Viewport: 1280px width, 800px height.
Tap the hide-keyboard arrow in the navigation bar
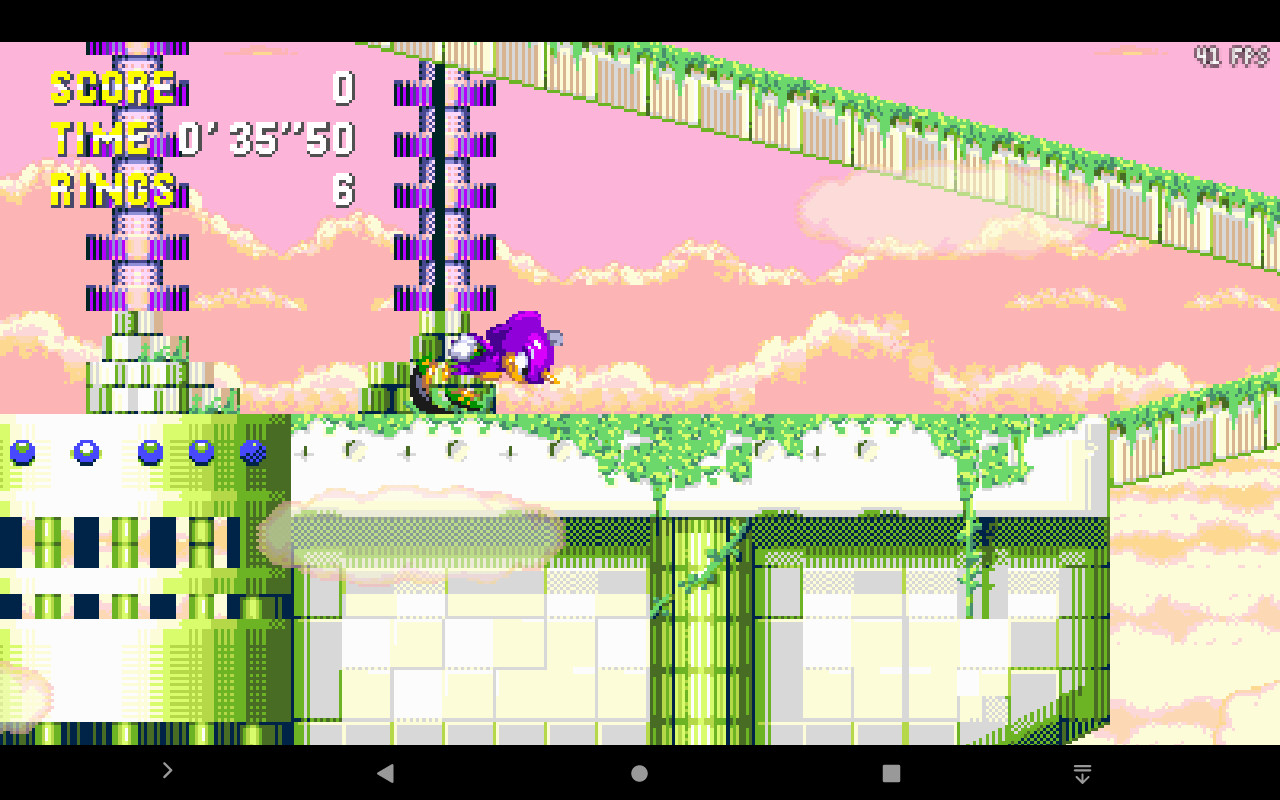point(1082,772)
